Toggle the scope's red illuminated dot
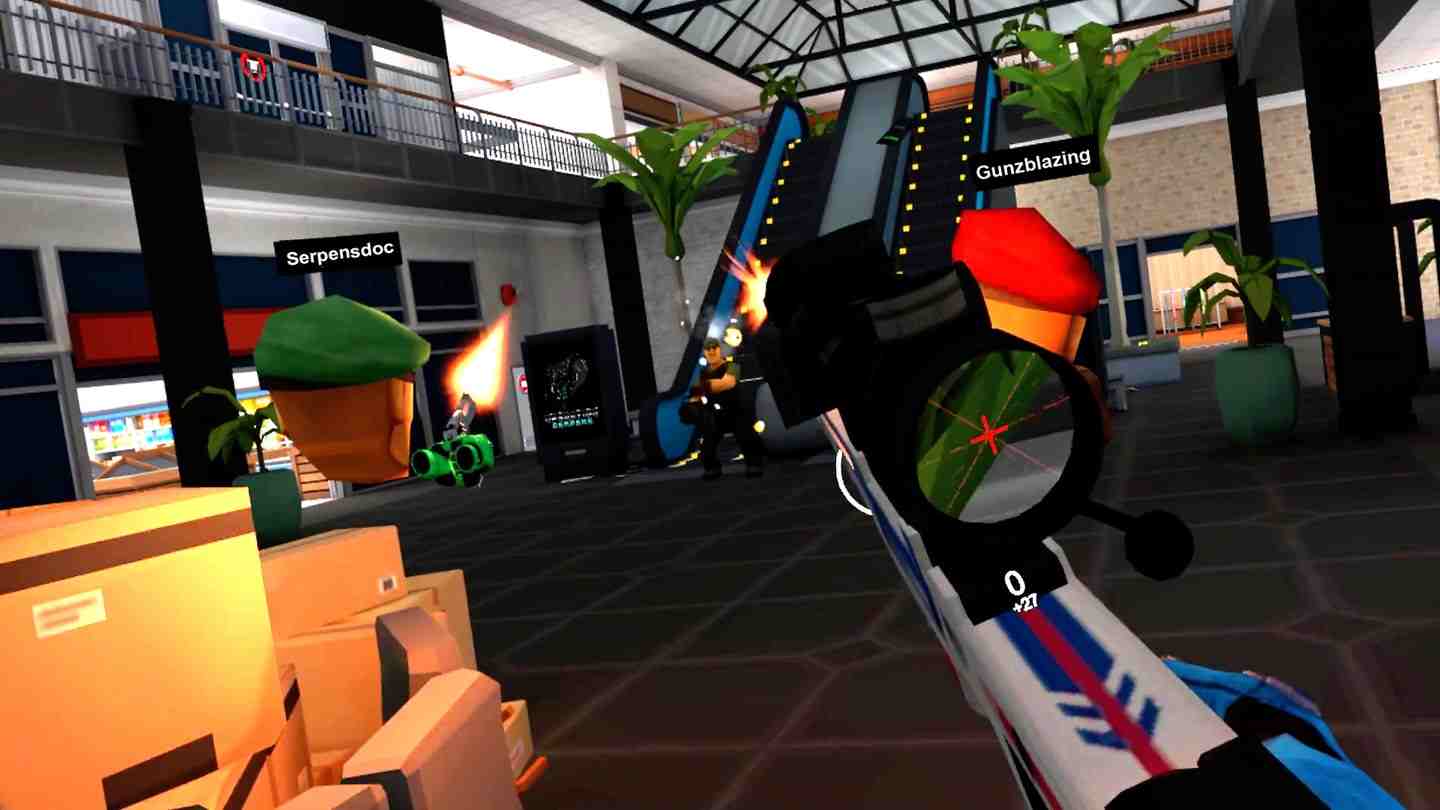This screenshot has height=810, width=1440. click(x=987, y=434)
